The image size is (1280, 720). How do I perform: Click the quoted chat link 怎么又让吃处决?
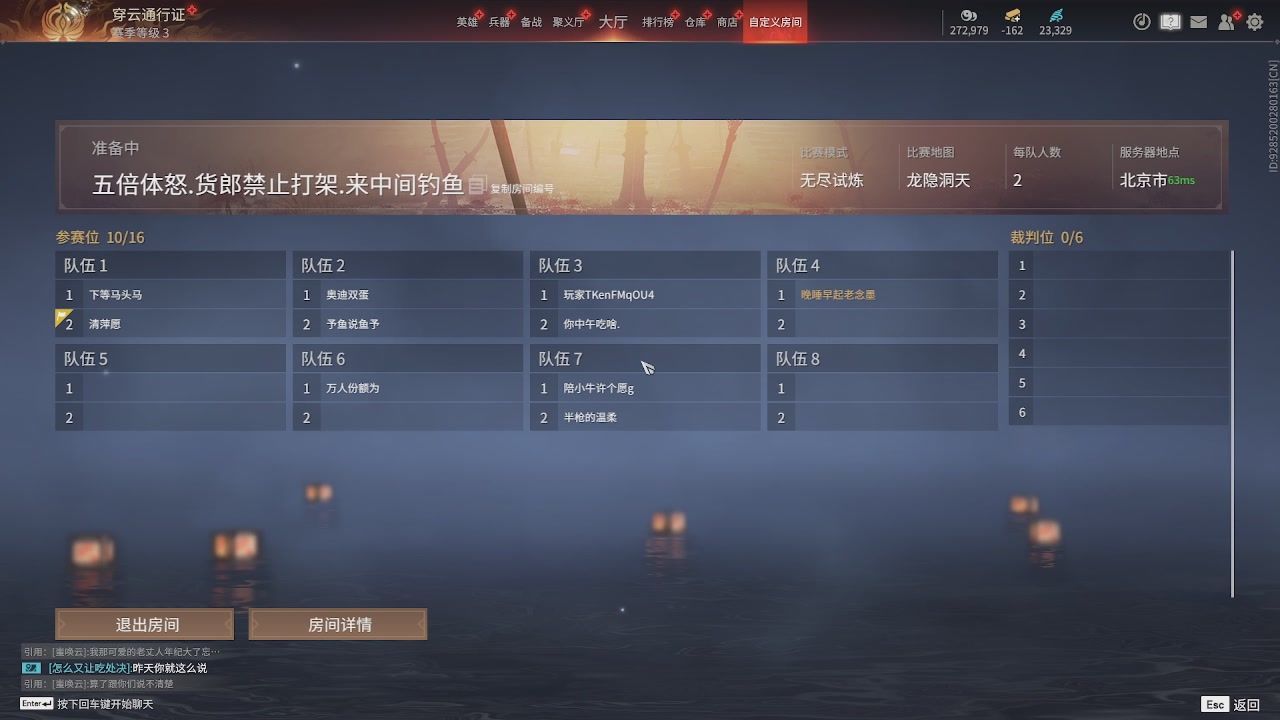coord(88,668)
